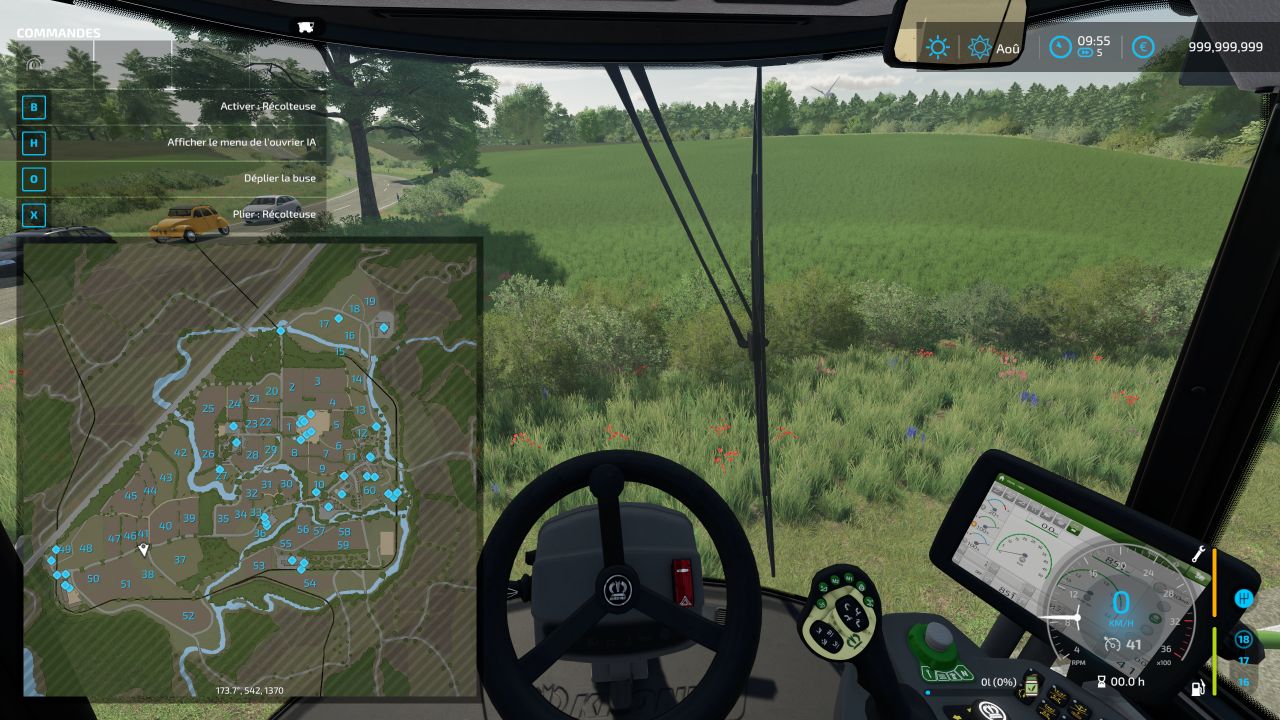This screenshot has width=1280, height=720.
Task: Open the minimap overview
Action: coord(250,467)
